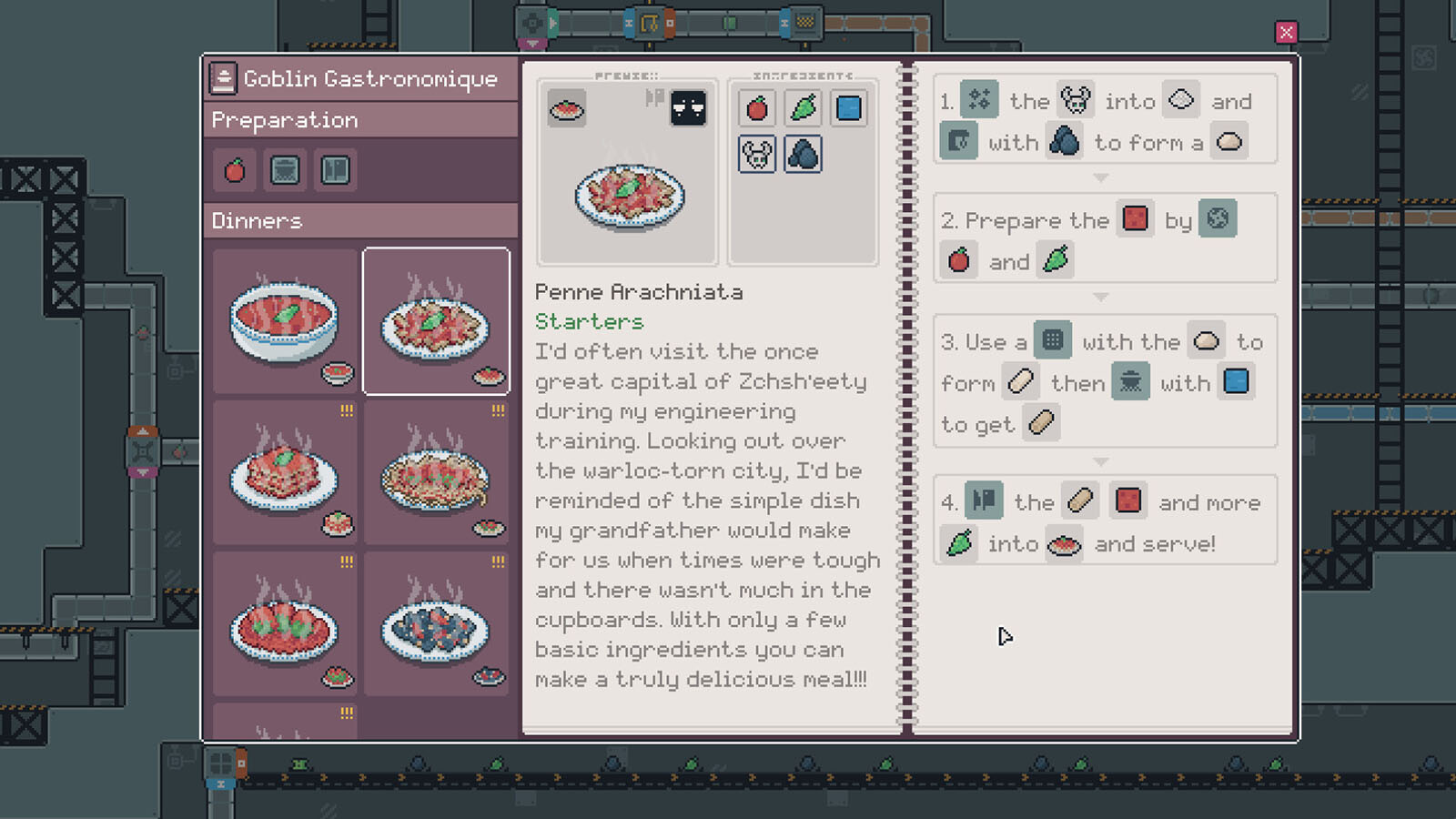The image size is (1456, 819).
Task: Open the oven preparation icon
Action: pos(285,170)
